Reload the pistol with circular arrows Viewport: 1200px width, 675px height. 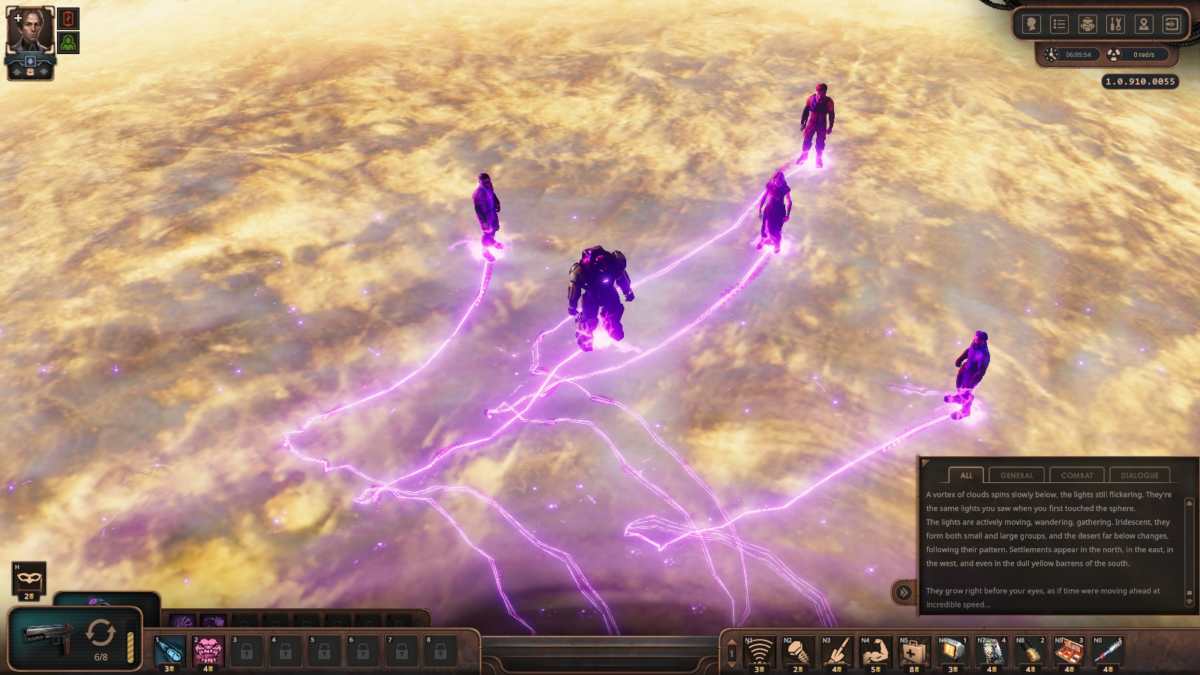[101, 633]
